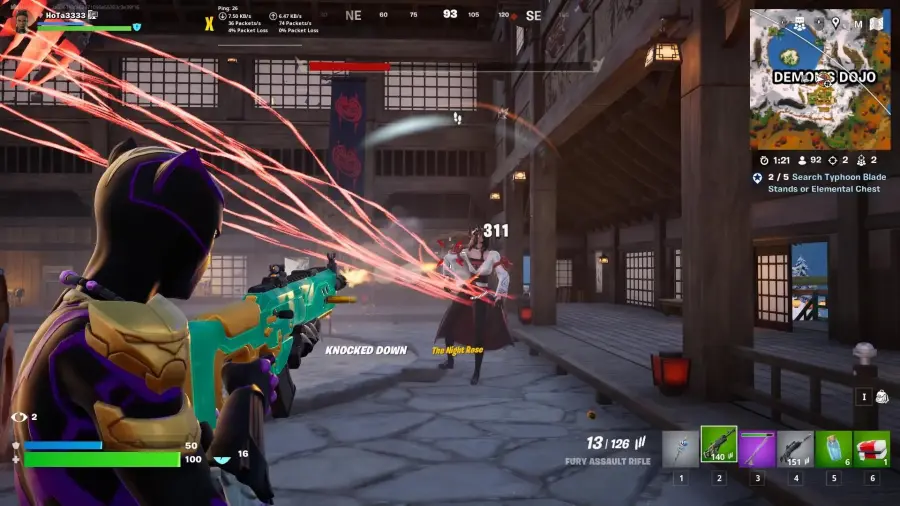Select the pickaxe in slot 1
900x506 pixels.
pos(680,448)
